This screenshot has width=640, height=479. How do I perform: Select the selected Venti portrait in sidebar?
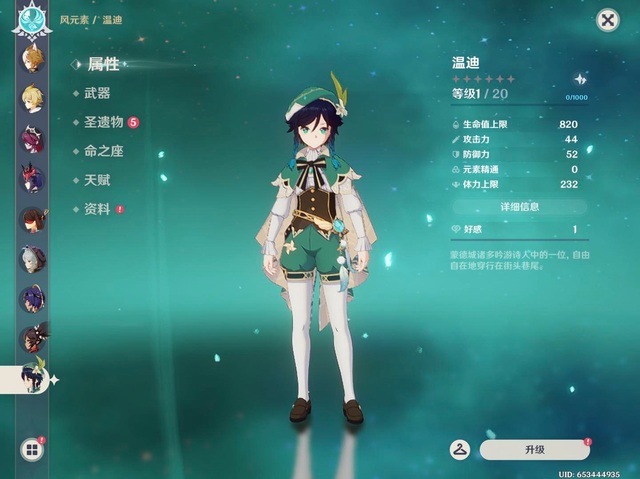[x=32, y=377]
